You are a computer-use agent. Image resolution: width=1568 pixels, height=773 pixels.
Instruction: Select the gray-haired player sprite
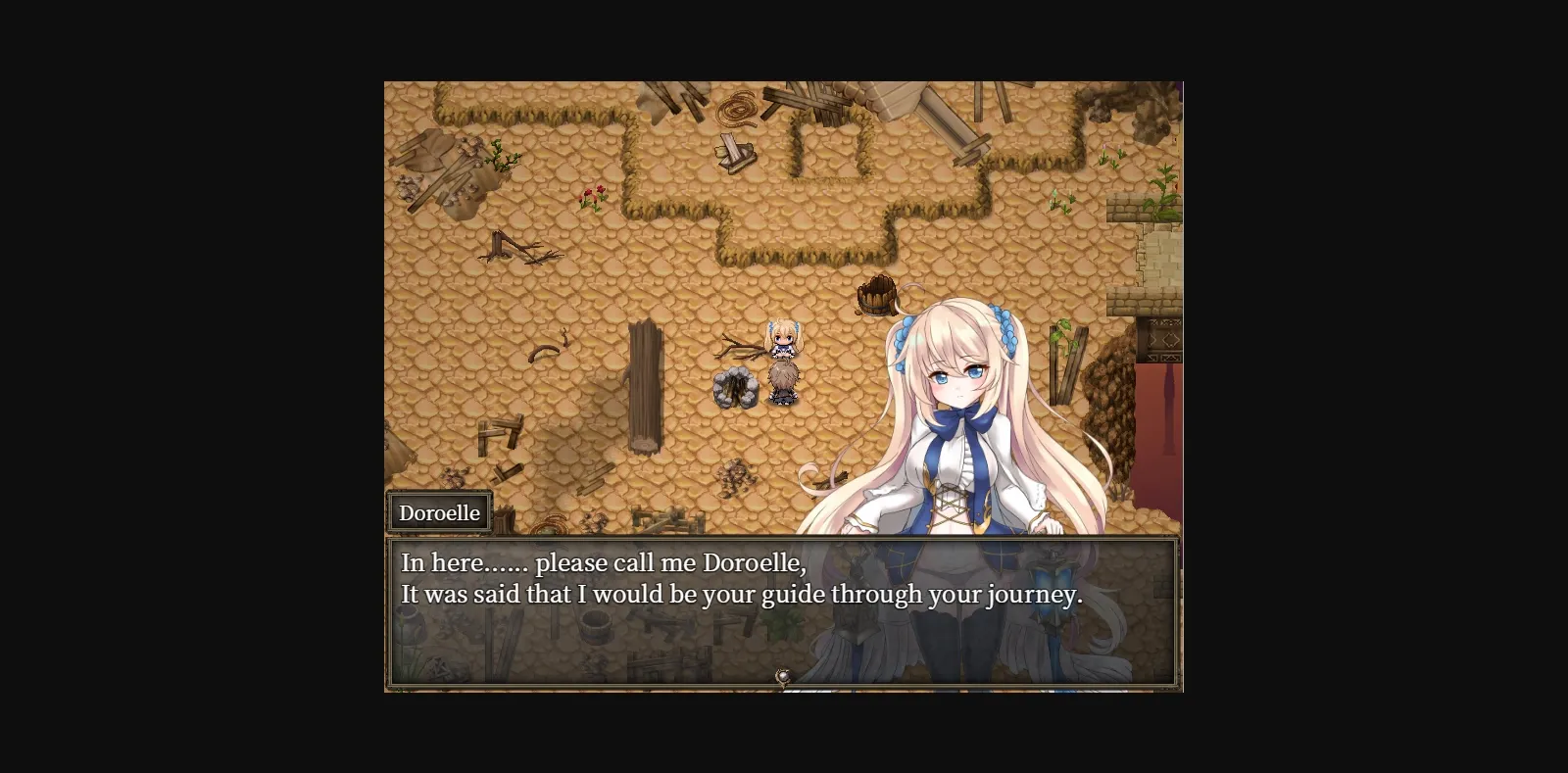pos(782,382)
